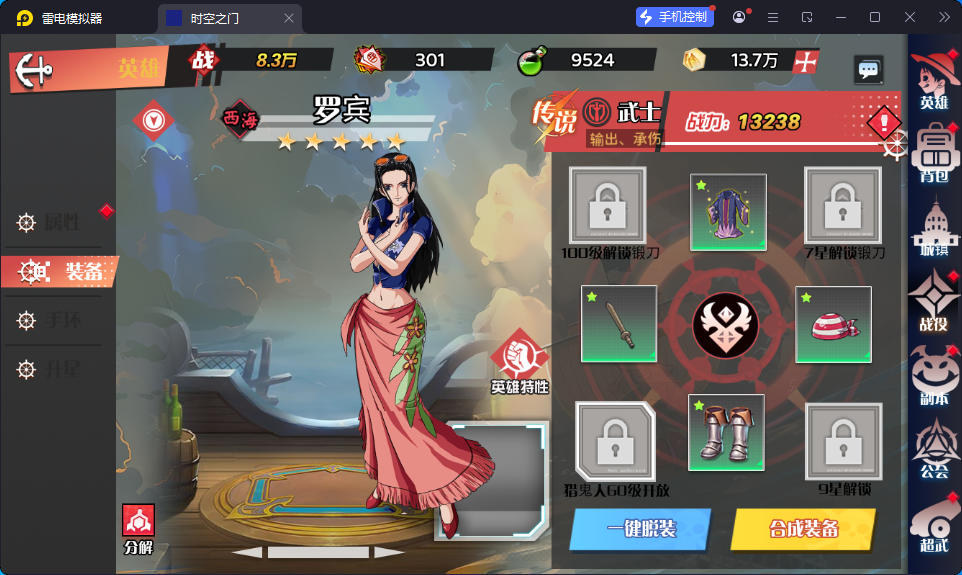Open the chat bubble icon
The width and height of the screenshot is (962, 575).
(x=868, y=69)
